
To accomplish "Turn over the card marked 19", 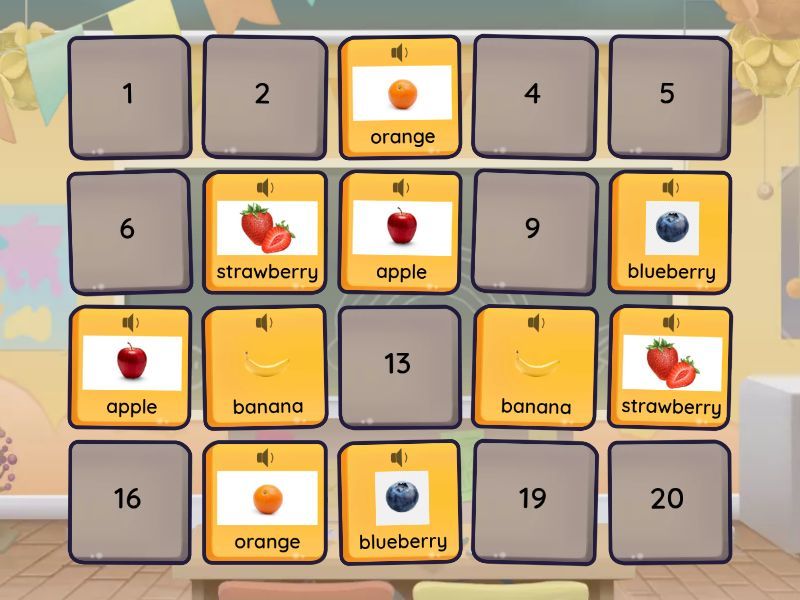I will [533, 500].
